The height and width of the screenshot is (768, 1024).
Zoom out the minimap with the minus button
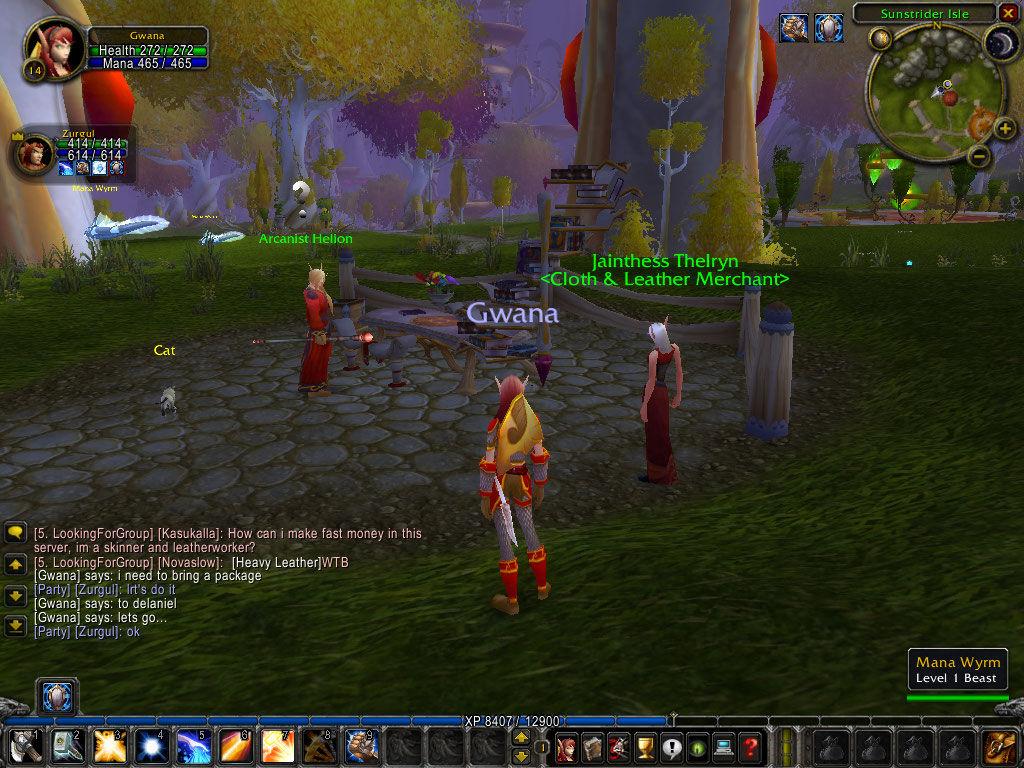[x=979, y=157]
